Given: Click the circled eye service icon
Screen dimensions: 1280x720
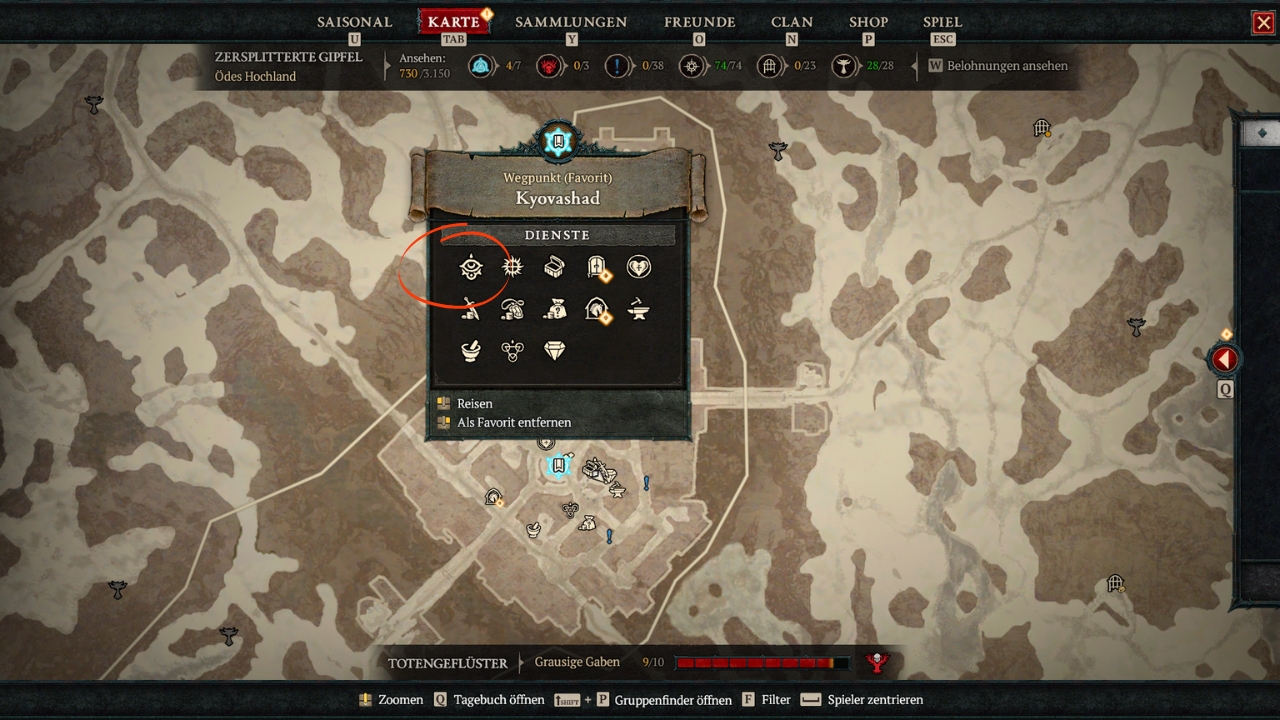Looking at the screenshot, I should coord(471,268).
